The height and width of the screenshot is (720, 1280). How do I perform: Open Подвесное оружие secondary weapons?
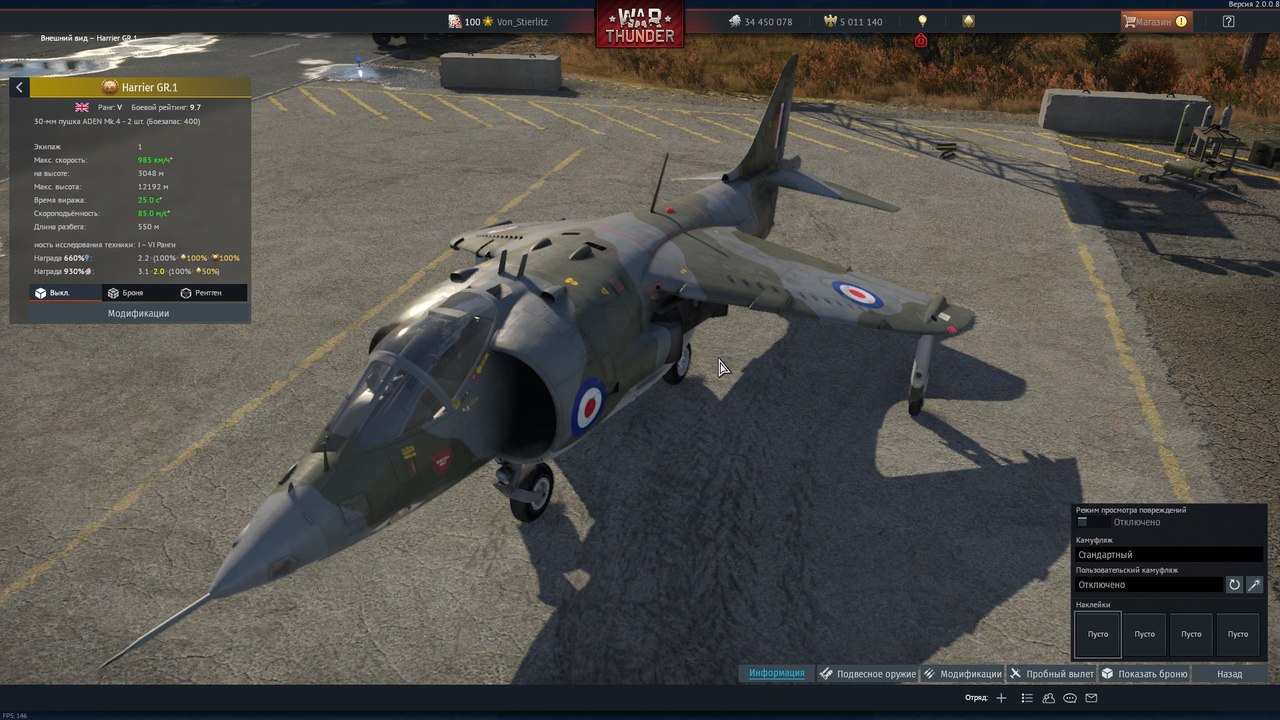(867, 674)
